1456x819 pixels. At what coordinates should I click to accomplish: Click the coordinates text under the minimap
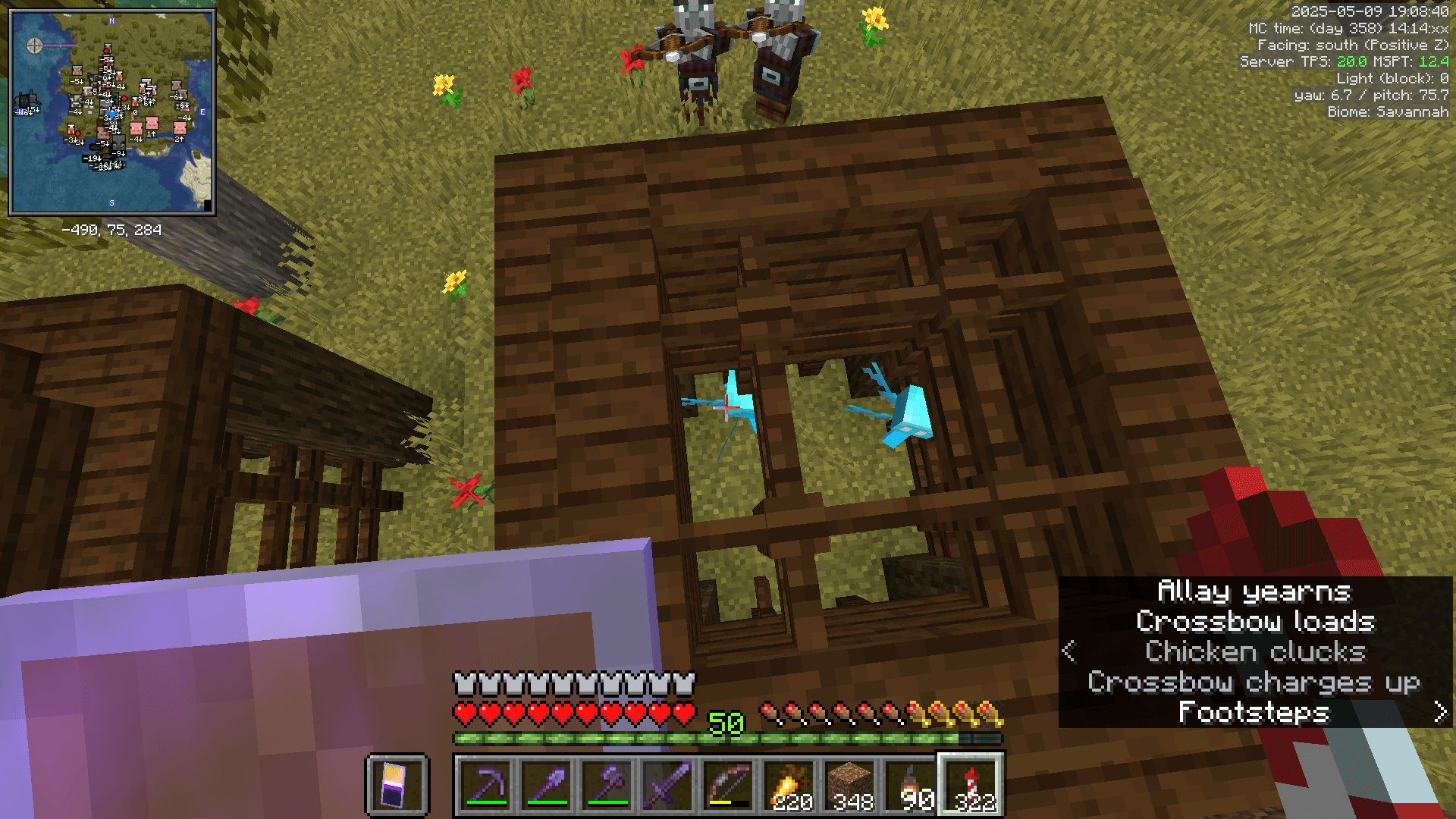click(112, 230)
